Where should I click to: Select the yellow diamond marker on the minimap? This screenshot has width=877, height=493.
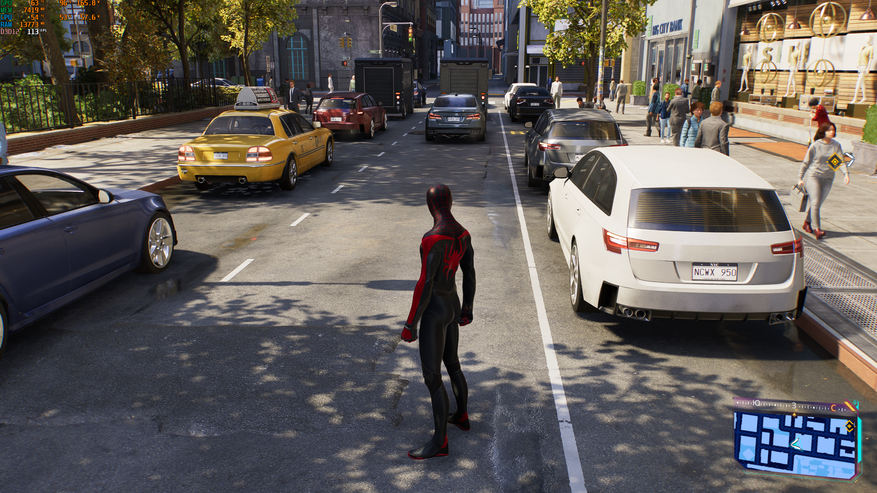point(849,427)
